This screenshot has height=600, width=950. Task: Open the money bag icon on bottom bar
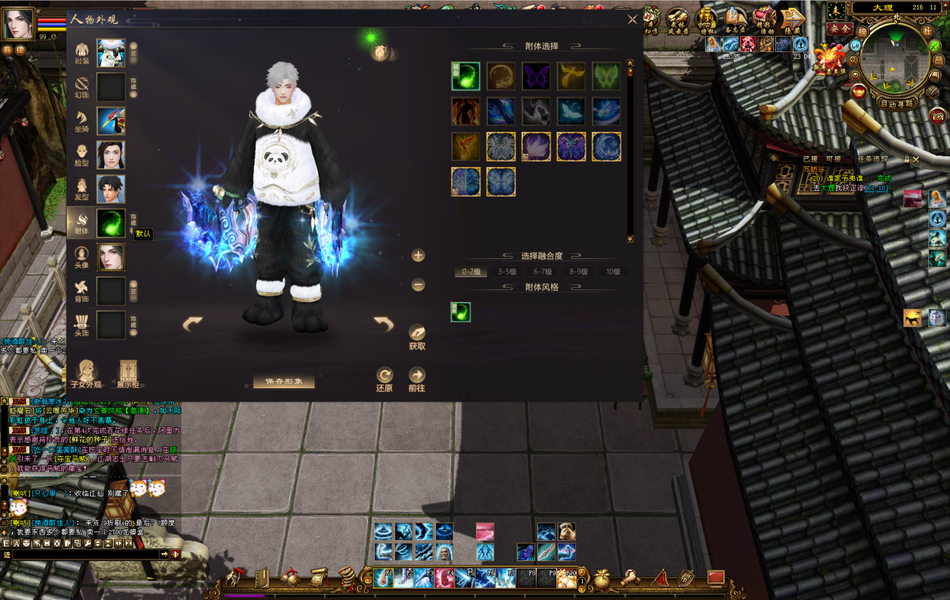tap(602, 578)
